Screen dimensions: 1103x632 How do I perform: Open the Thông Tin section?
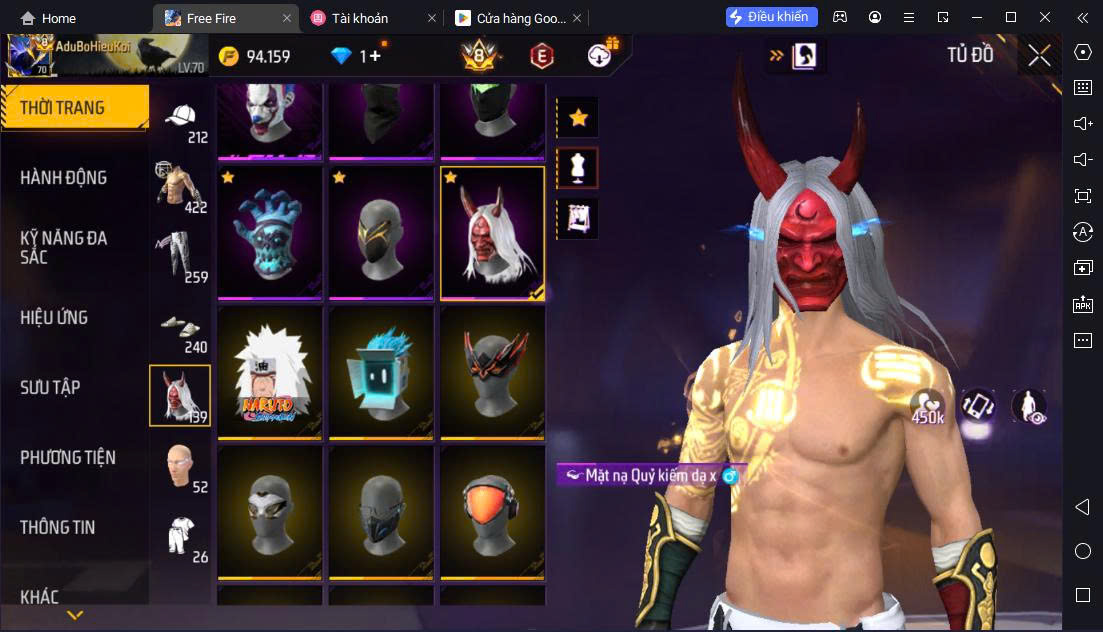58,527
